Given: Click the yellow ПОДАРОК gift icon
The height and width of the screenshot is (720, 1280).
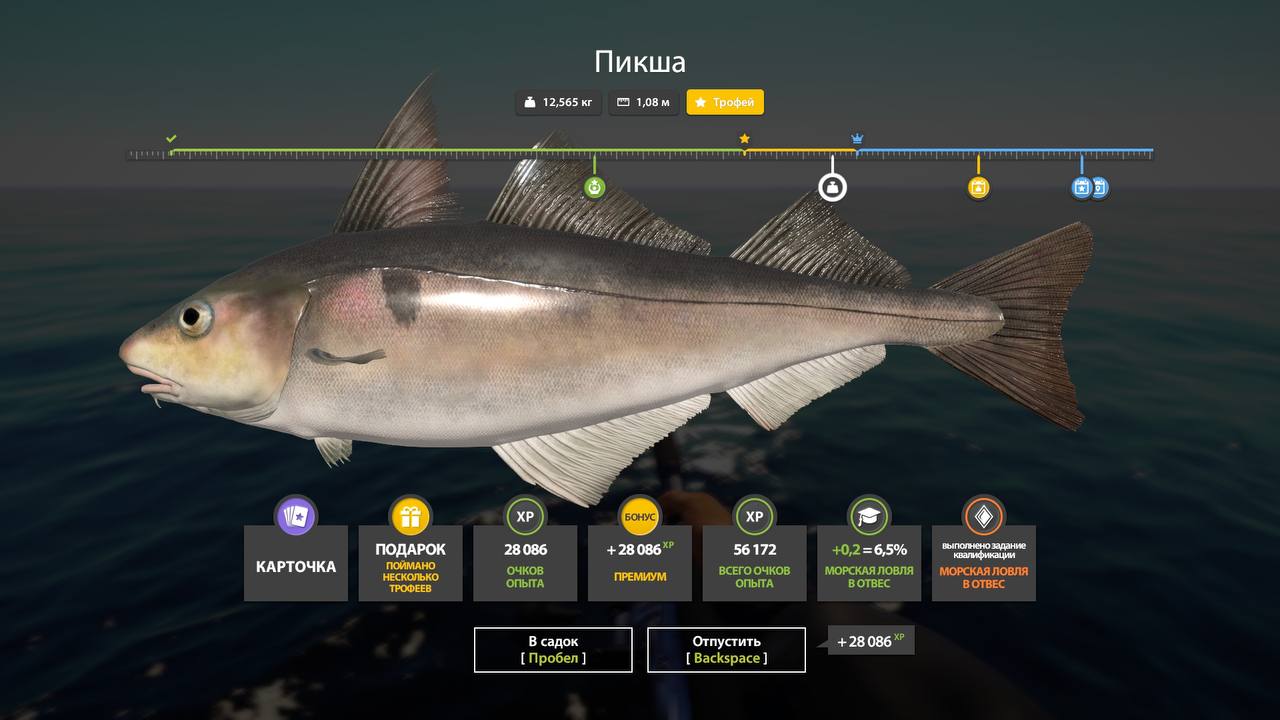Looking at the screenshot, I should (410, 517).
